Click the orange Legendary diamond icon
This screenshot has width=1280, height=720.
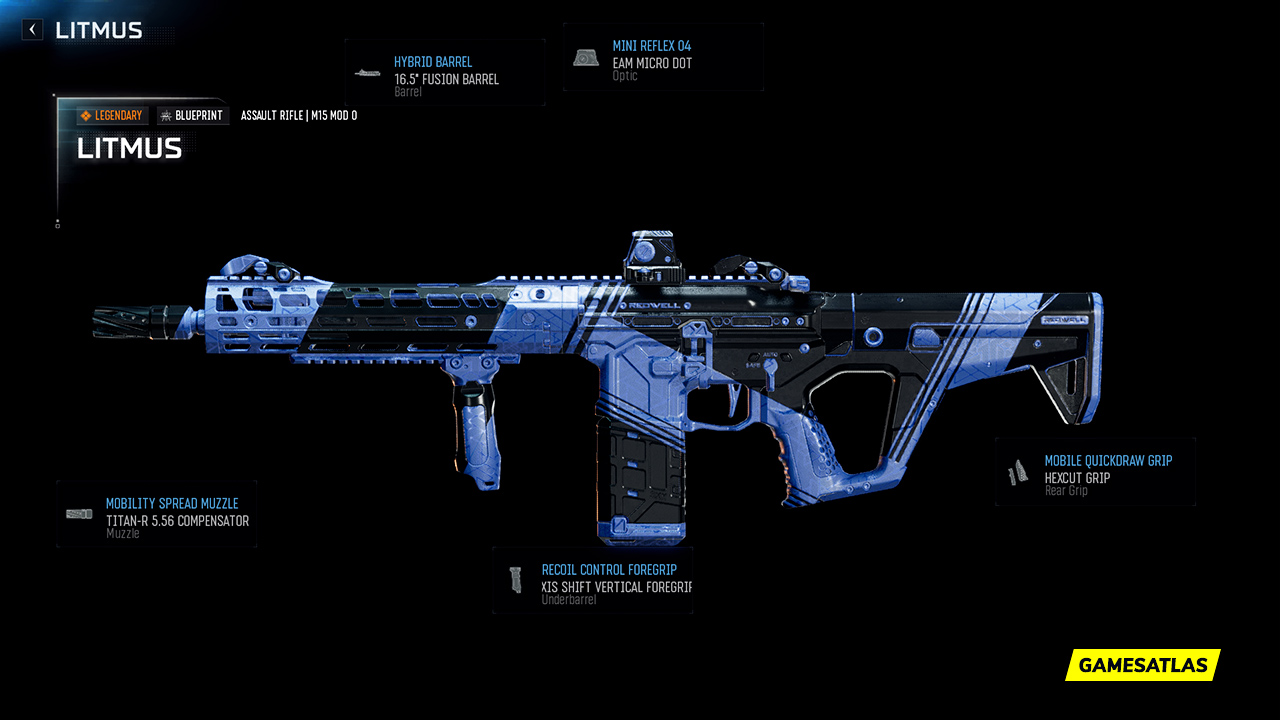[87, 115]
